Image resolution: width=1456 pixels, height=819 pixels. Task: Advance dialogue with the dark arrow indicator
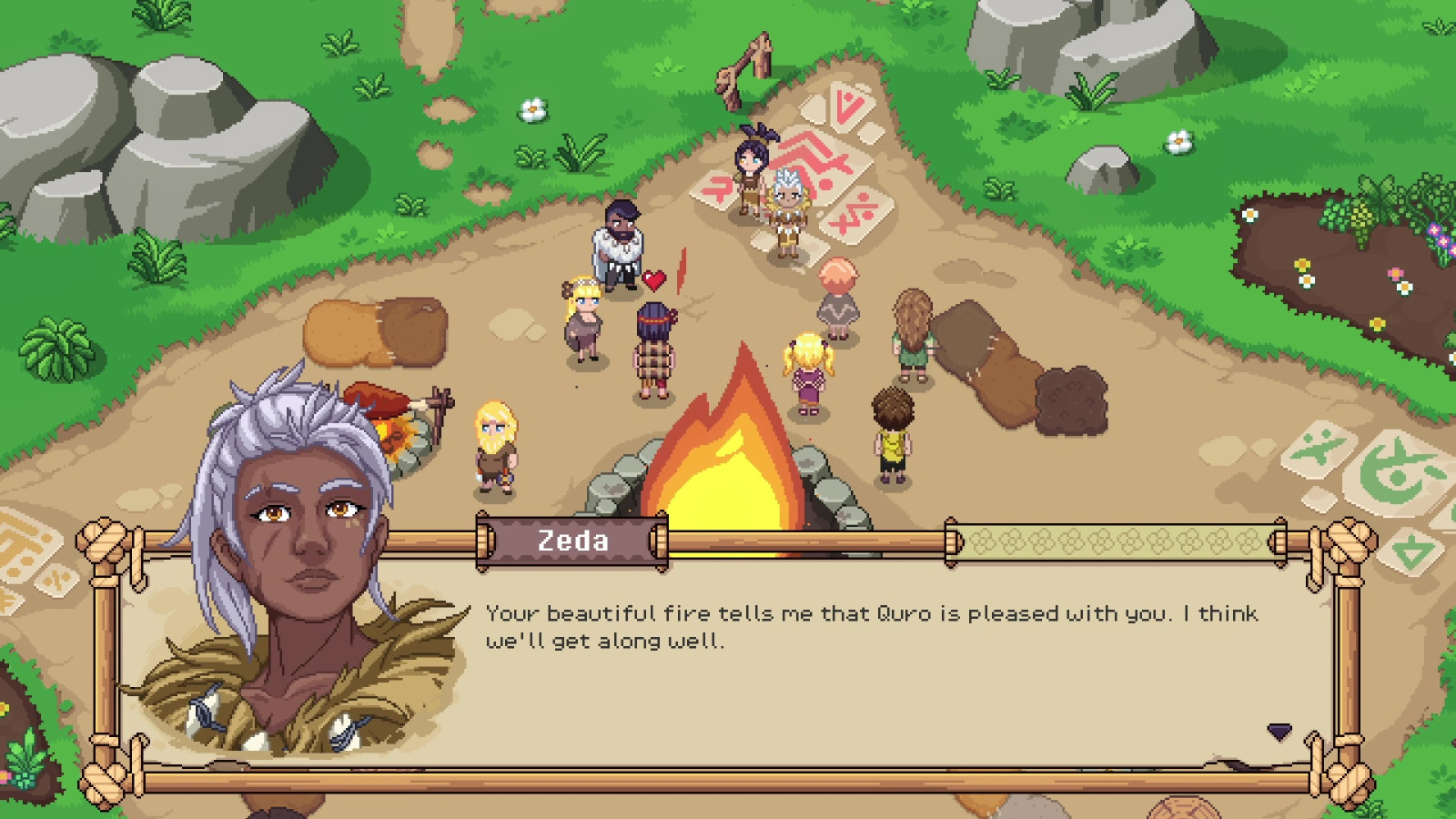point(1279,732)
